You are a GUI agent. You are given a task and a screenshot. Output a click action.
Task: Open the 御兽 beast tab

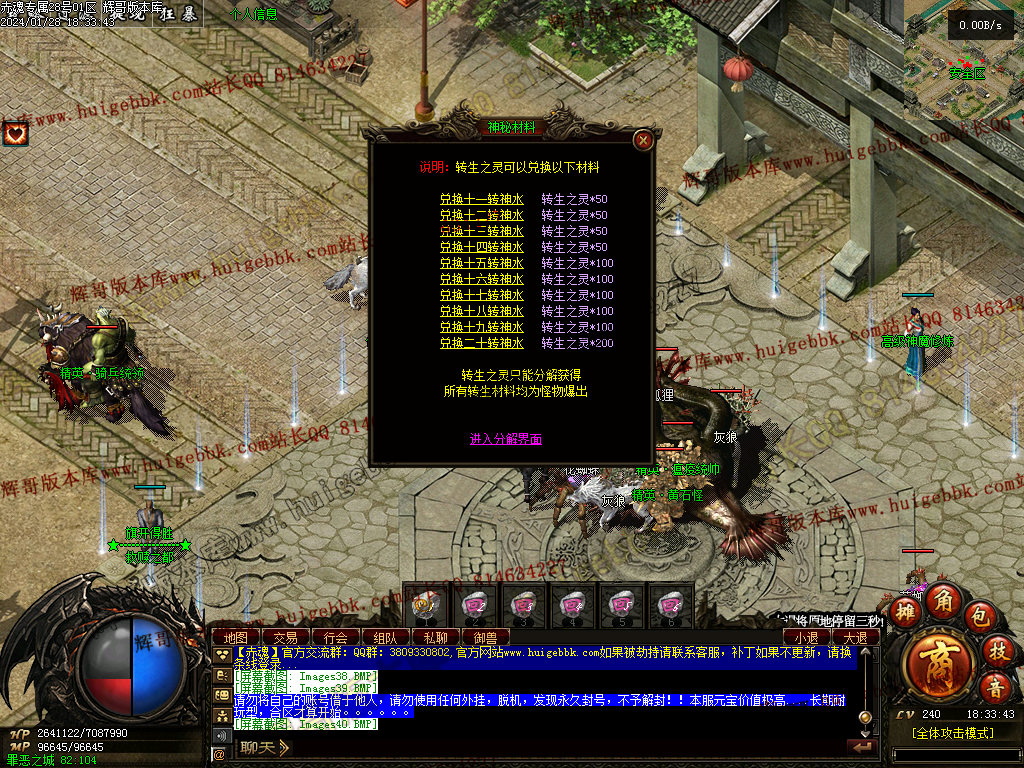pos(485,637)
